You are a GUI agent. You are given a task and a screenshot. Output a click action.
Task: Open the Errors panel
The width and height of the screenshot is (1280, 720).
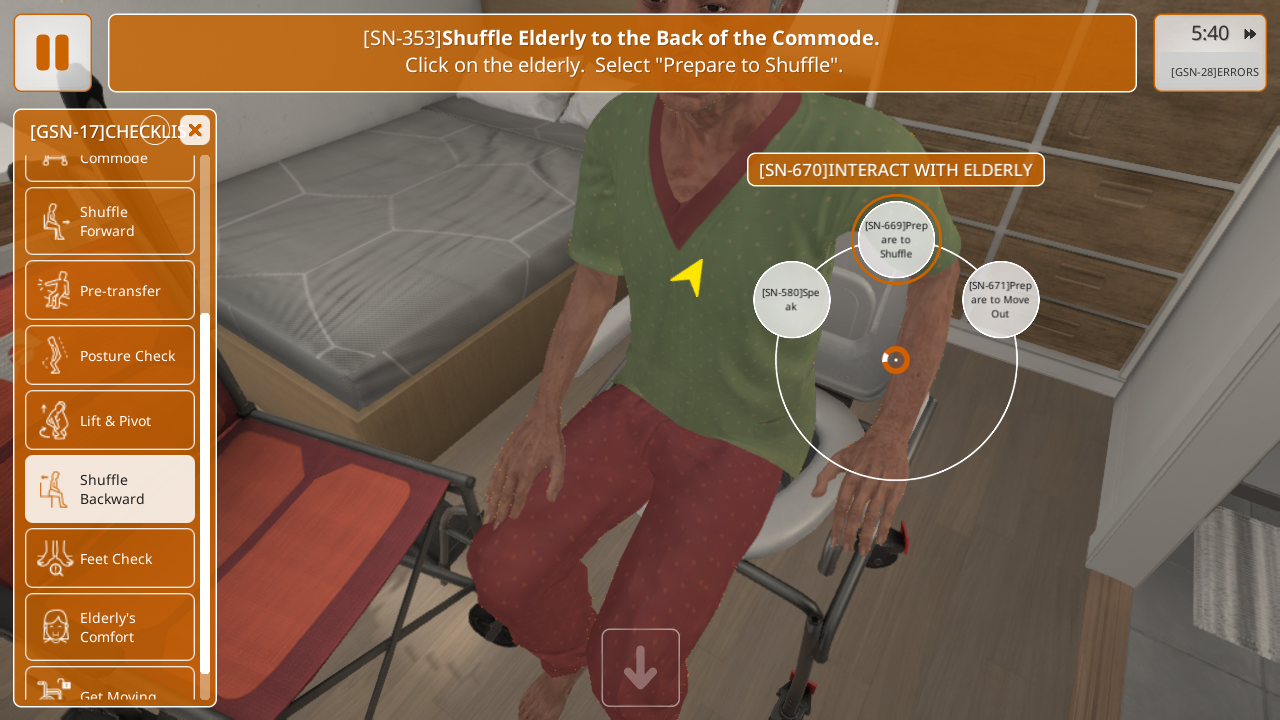(x=1214, y=72)
